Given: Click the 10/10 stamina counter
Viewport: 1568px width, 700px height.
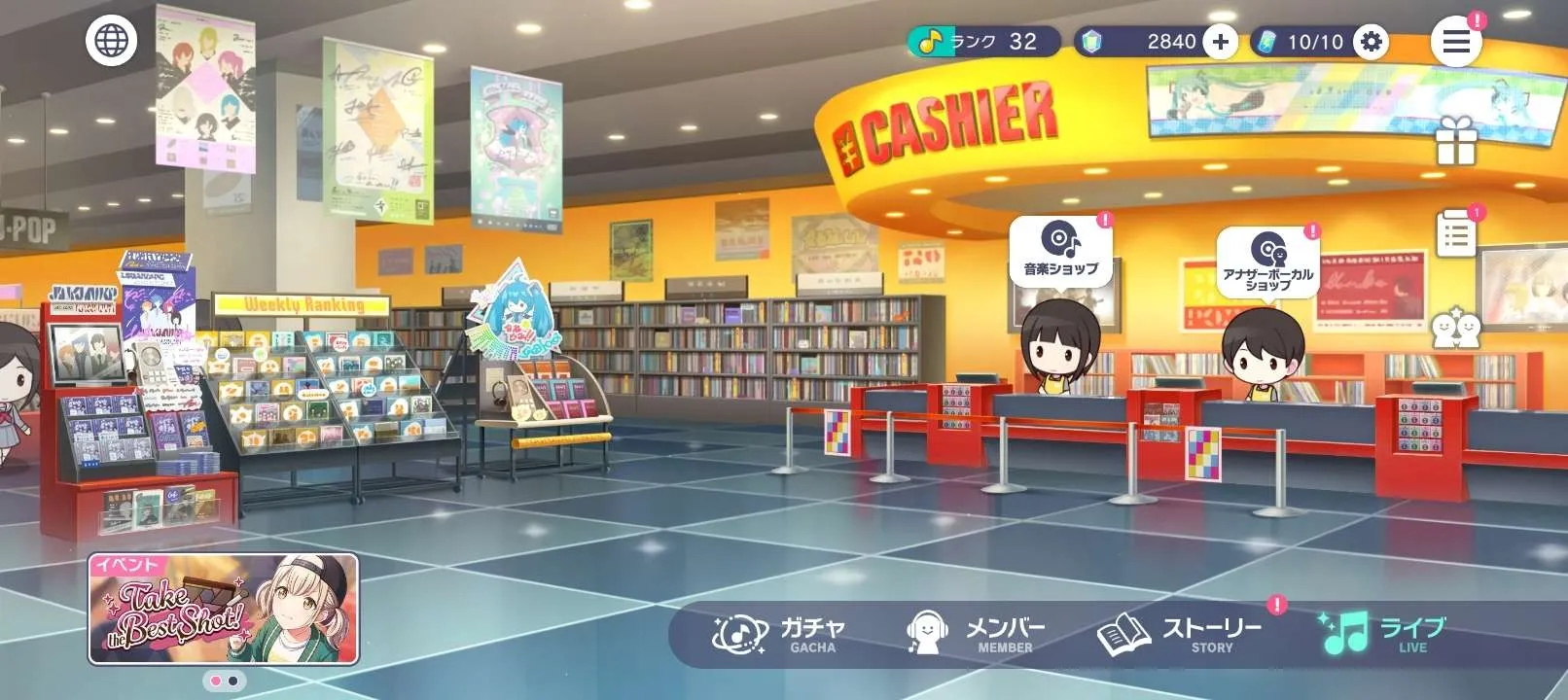Looking at the screenshot, I should pyautogui.click(x=1318, y=42).
